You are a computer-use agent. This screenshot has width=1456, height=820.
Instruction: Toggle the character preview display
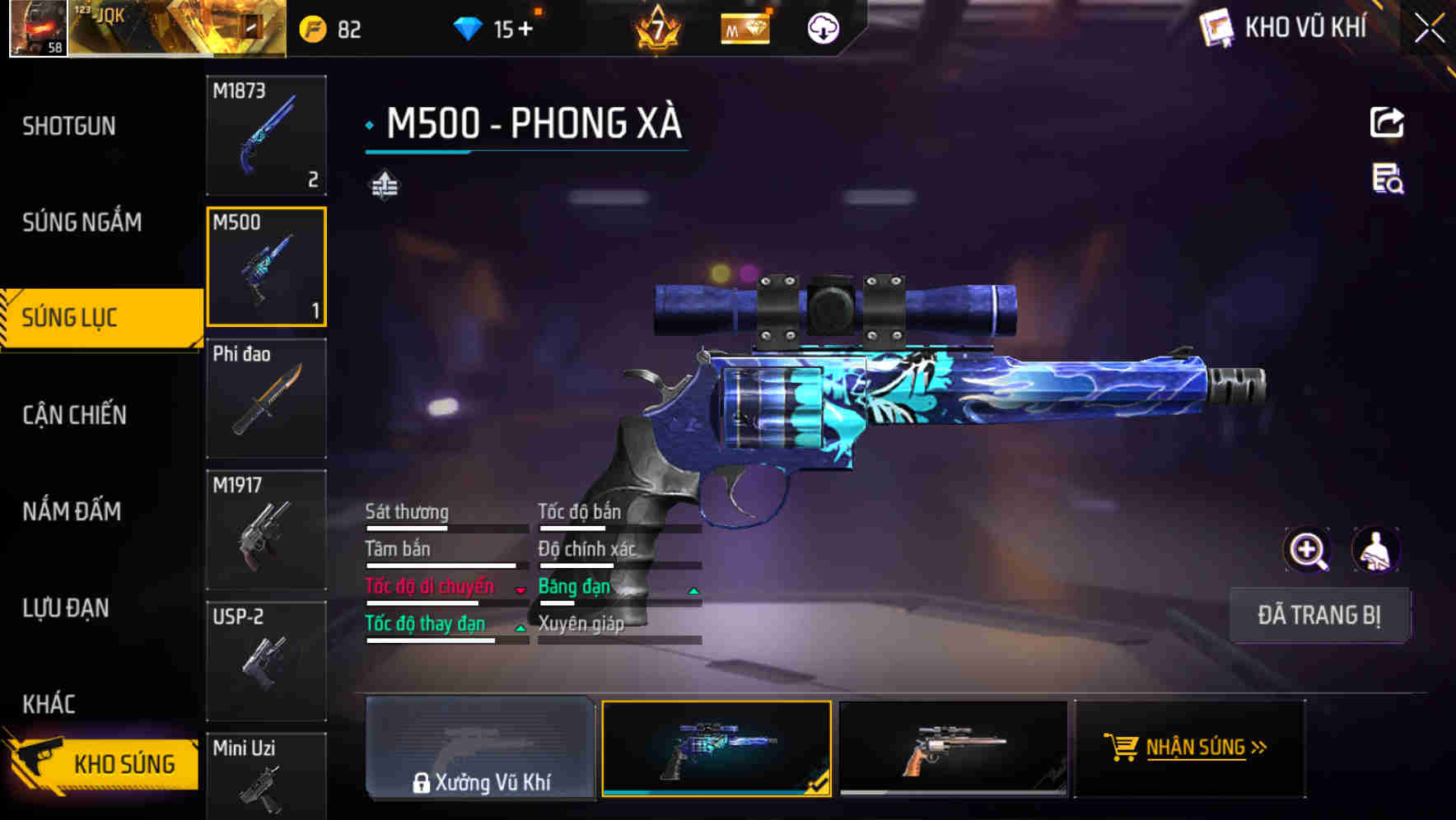pos(1374,549)
